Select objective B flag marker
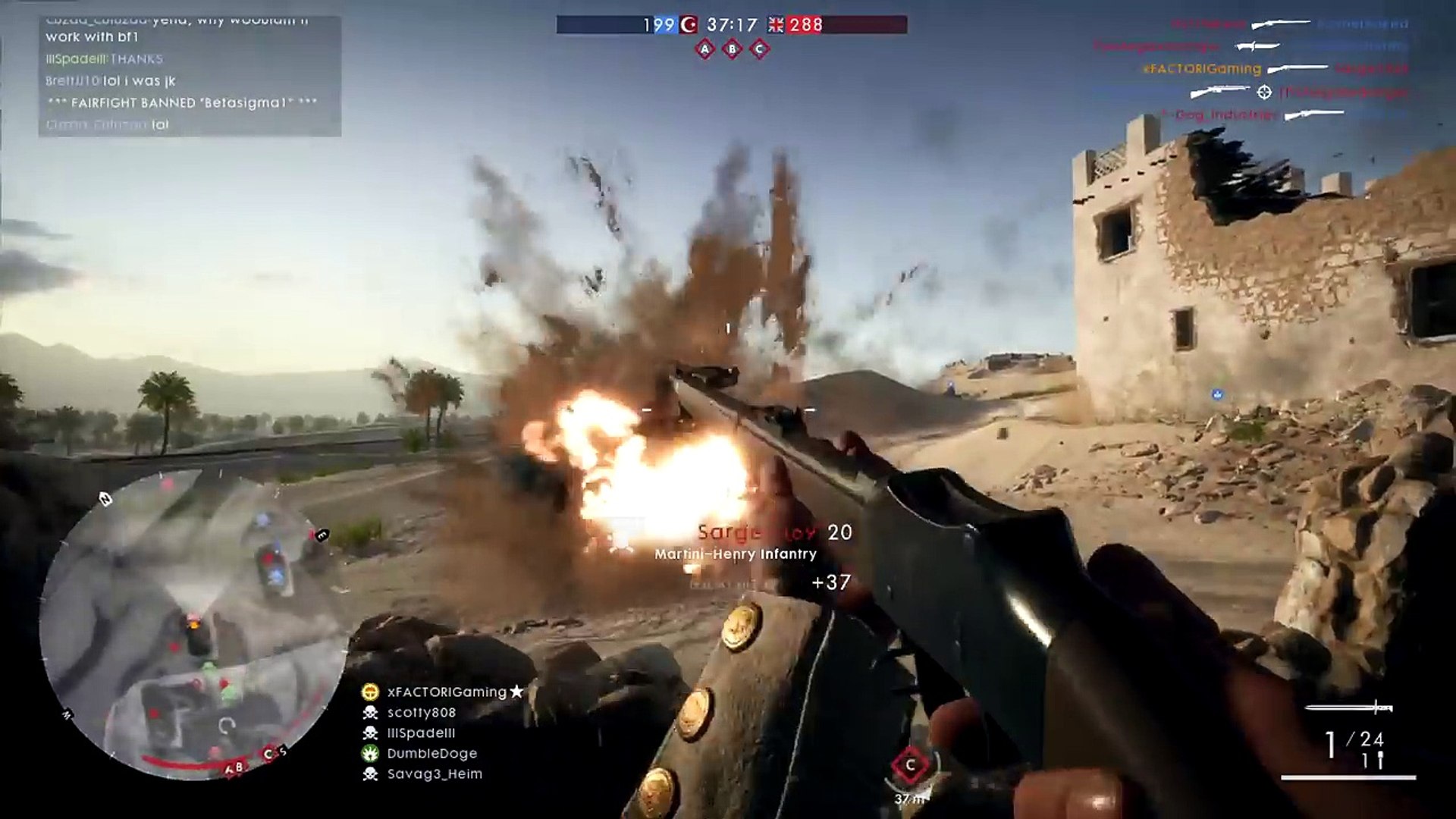 [732, 50]
